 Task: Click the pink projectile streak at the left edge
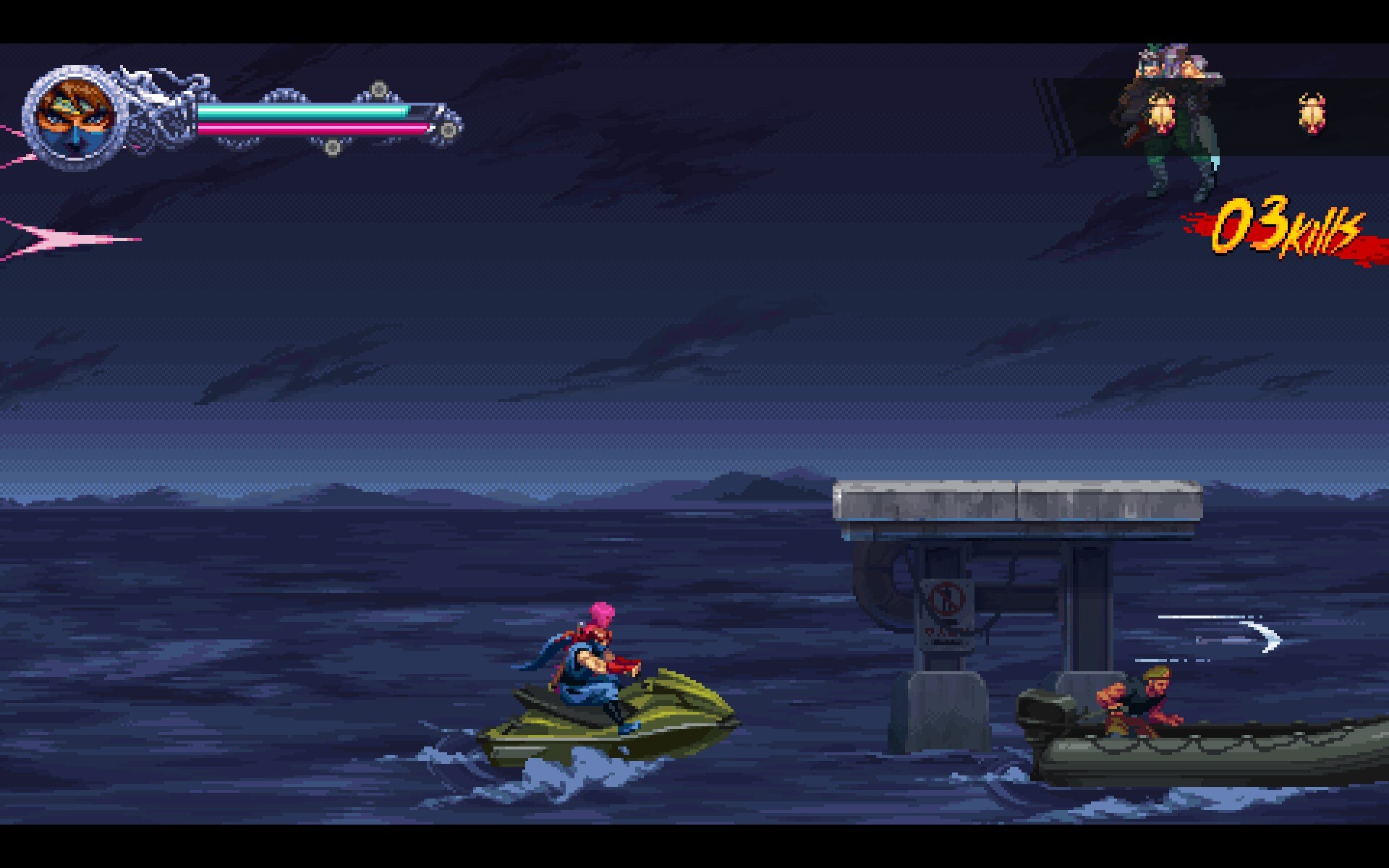click(x=58, y=239)
